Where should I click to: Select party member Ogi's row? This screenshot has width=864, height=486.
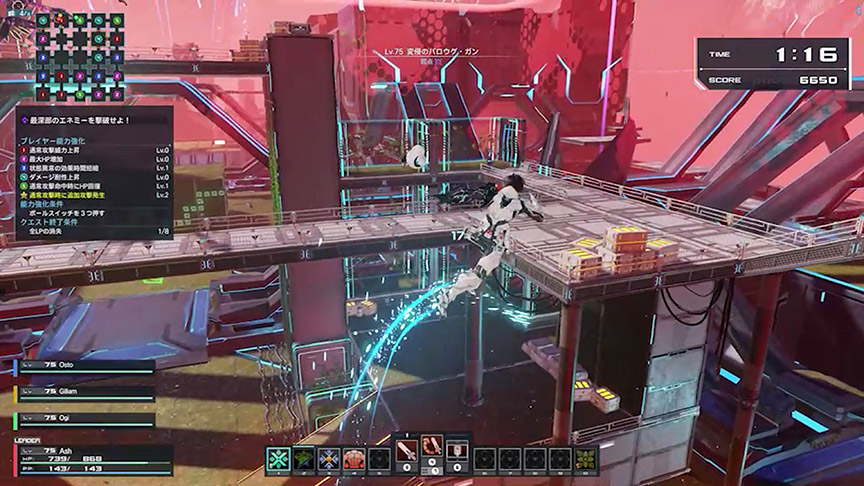pyautogui.click(x=84, y=420)
